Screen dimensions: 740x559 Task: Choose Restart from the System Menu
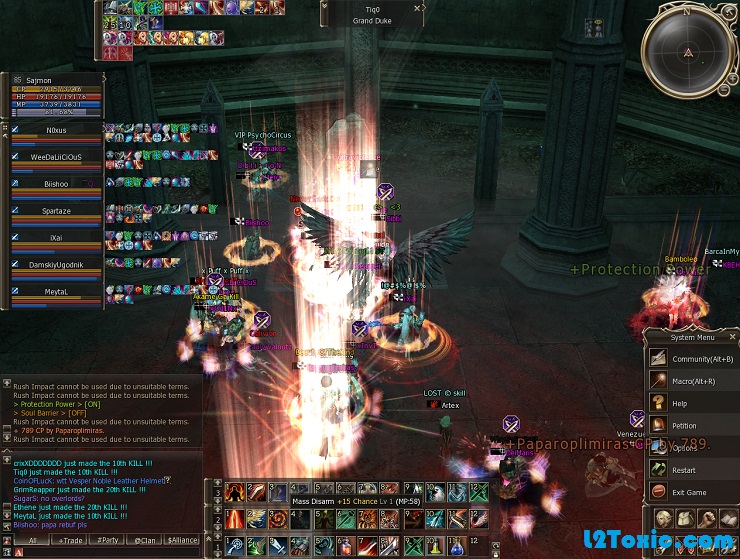click(684, 469)
